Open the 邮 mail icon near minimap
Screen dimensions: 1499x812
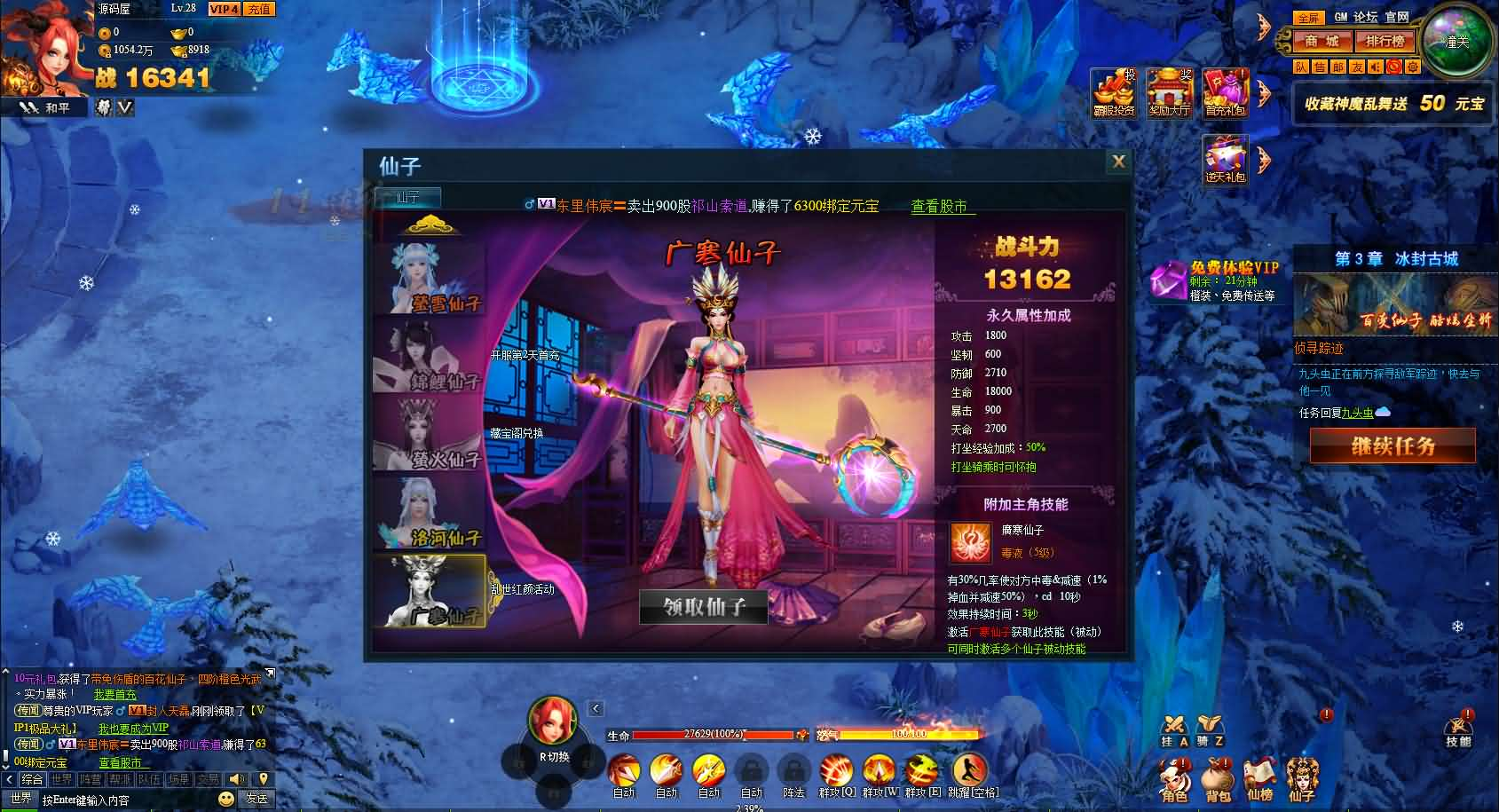click(1338, 68)
